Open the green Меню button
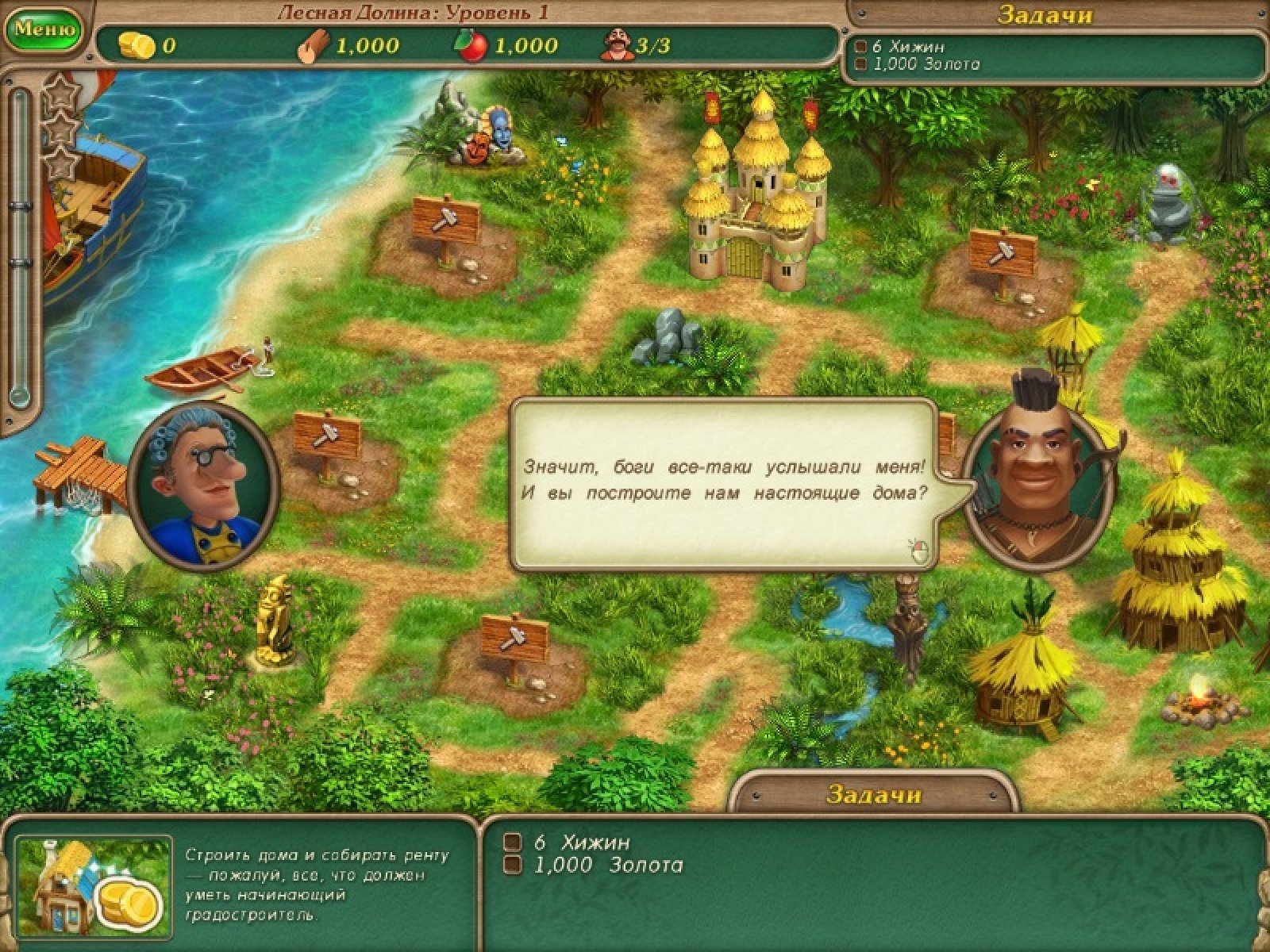Screen dimensions: 1270x952 click(x=44, y=29)
